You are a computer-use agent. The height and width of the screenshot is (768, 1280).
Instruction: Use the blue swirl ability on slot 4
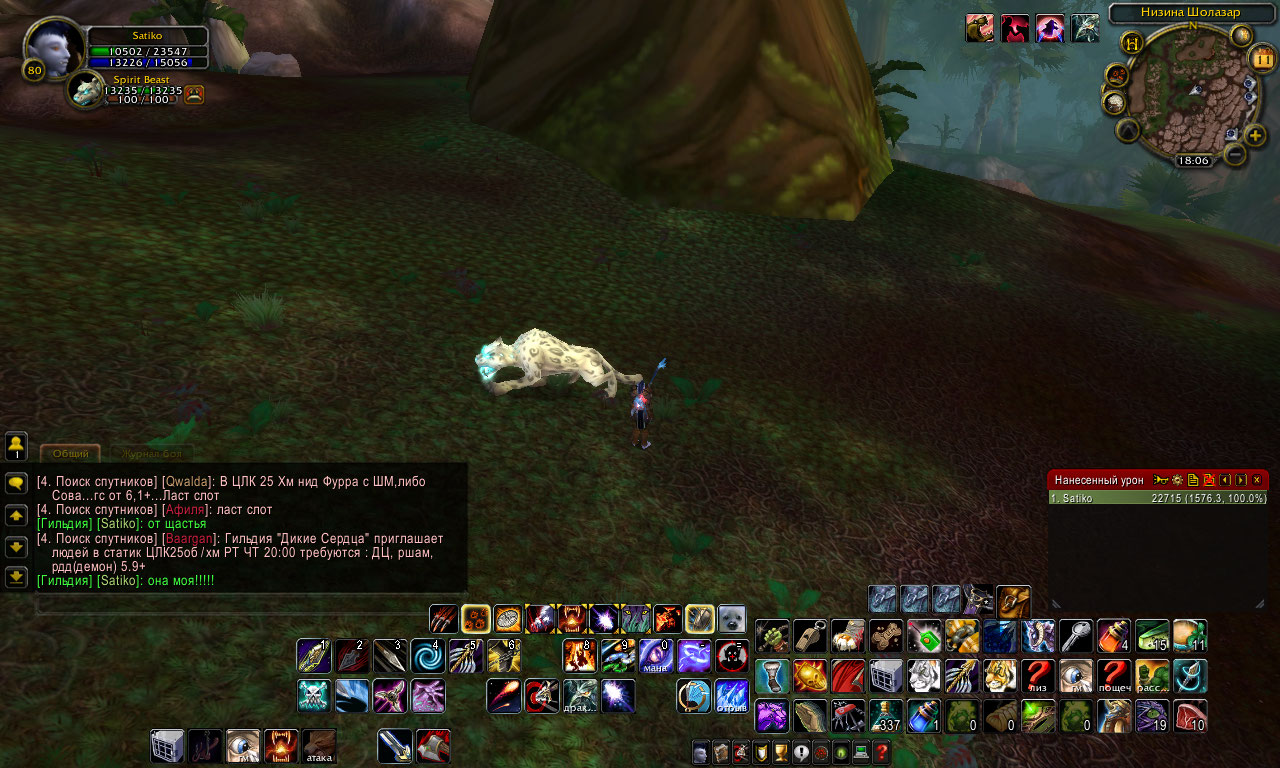(x=427, y=656)
